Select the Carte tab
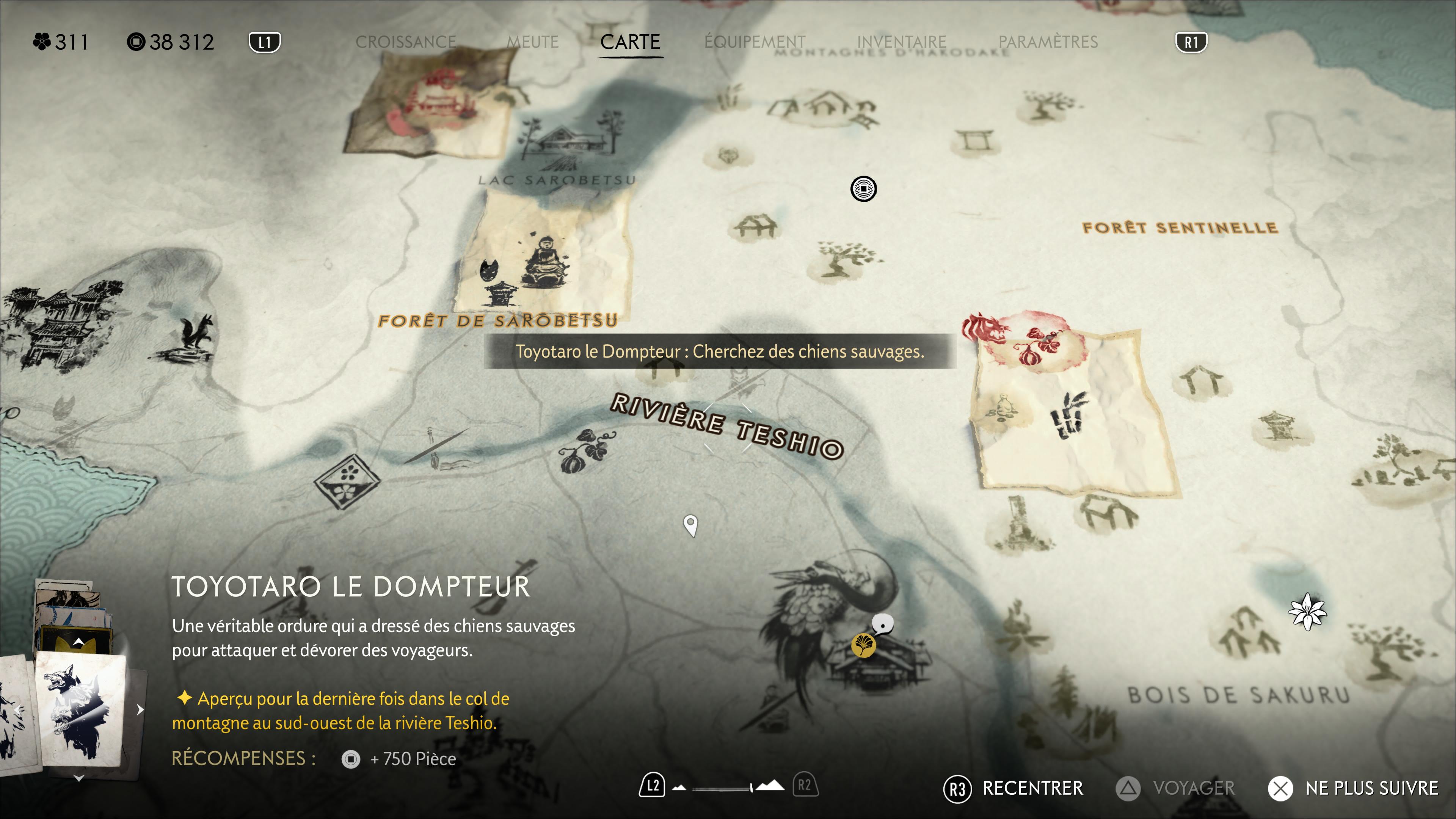The height and width of the screenshot is (819, 1456). click(630, 42)
